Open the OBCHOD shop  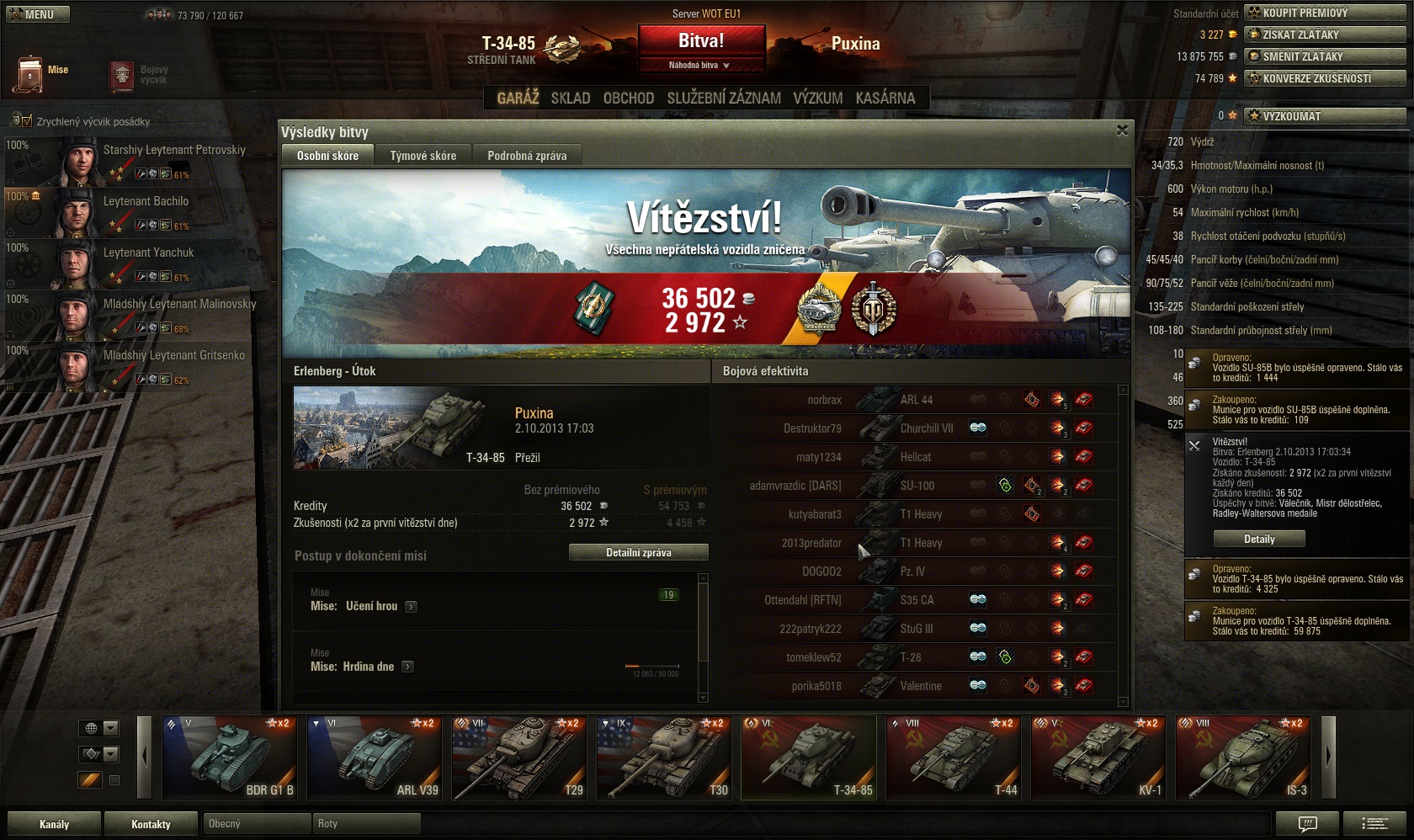pos(629,98)
